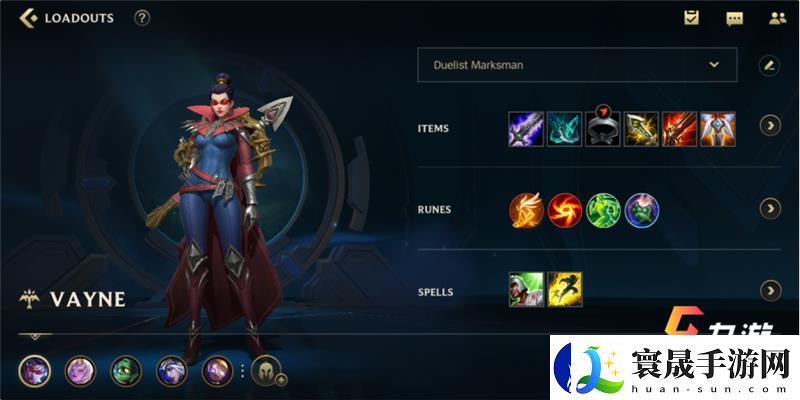
Task: Open the helmet icon beside champion portraits
Action: pyautogui.click(x=266, y=372)
